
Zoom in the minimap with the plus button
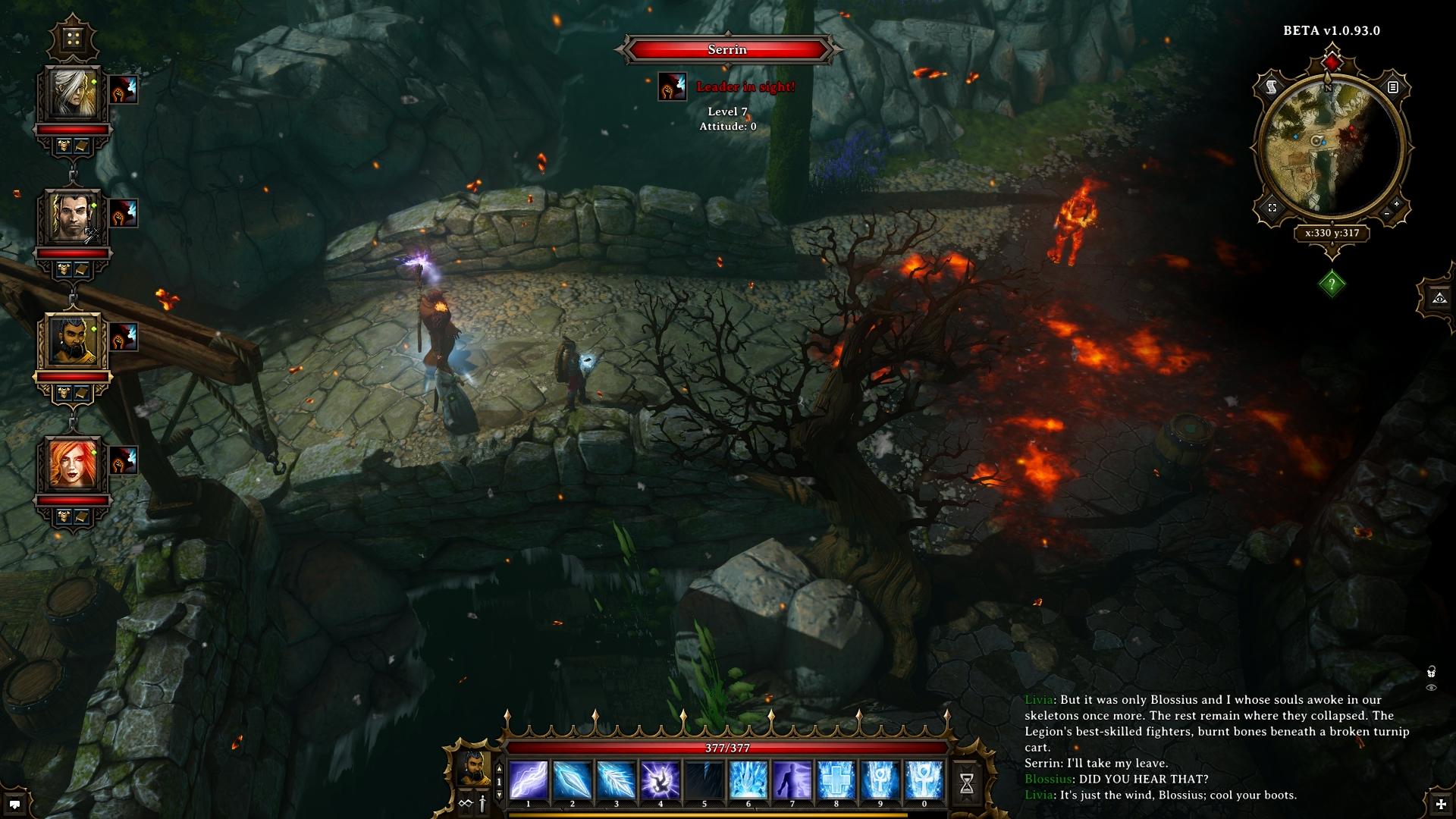pyautogui.click(x=1396, y=204)
